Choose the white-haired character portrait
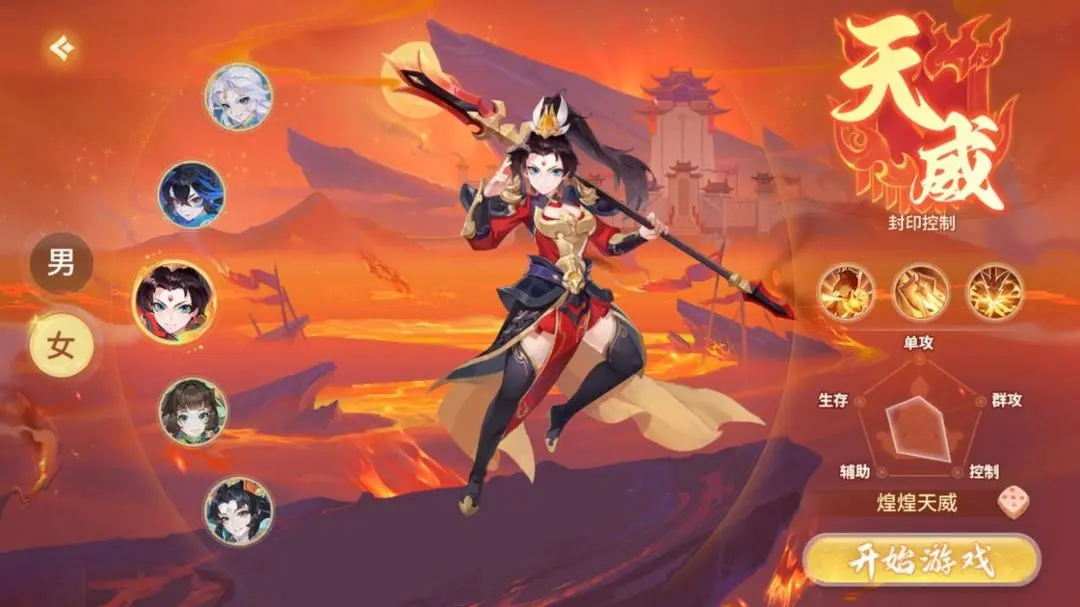The image size is (1080, 607). (x=238, y=97)
